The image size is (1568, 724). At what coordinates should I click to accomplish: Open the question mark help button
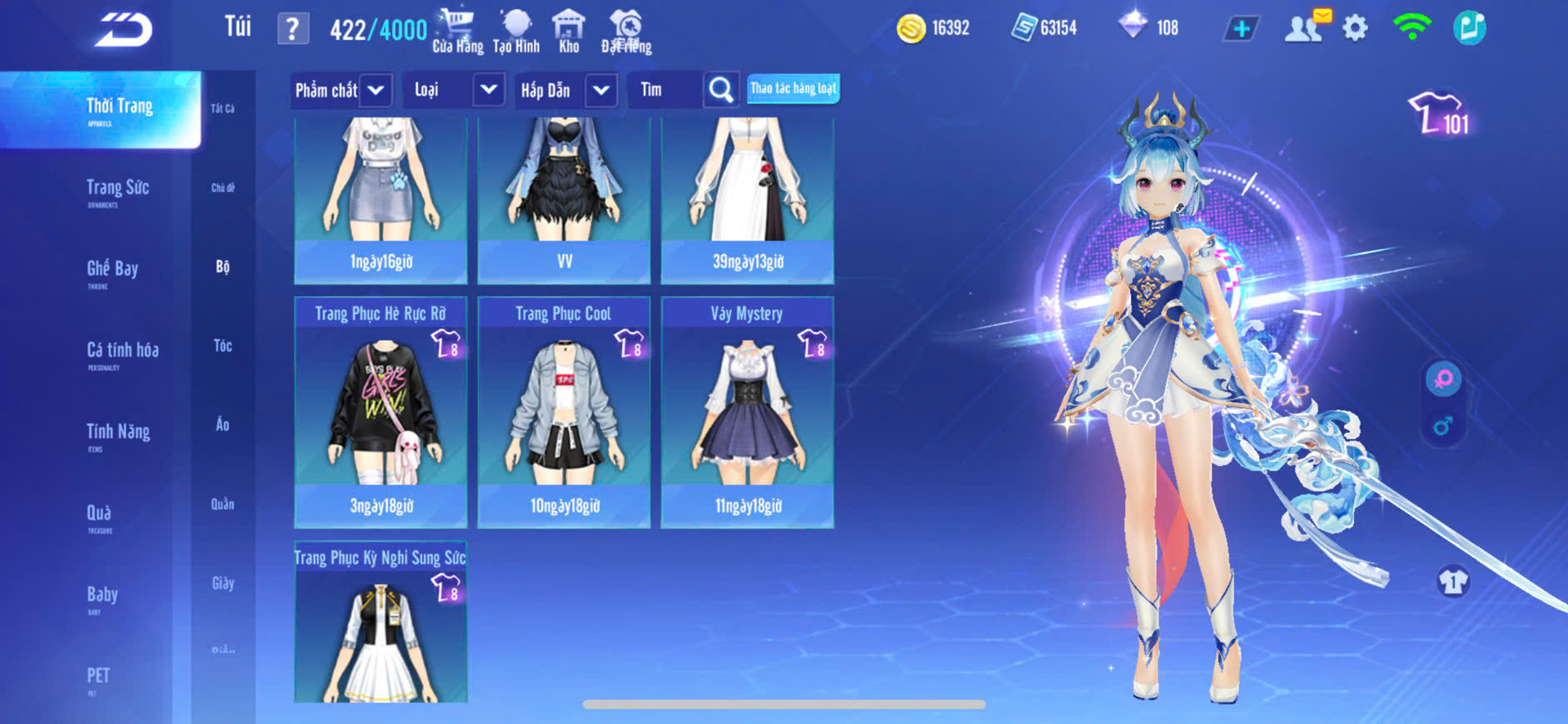click(292, 29)
